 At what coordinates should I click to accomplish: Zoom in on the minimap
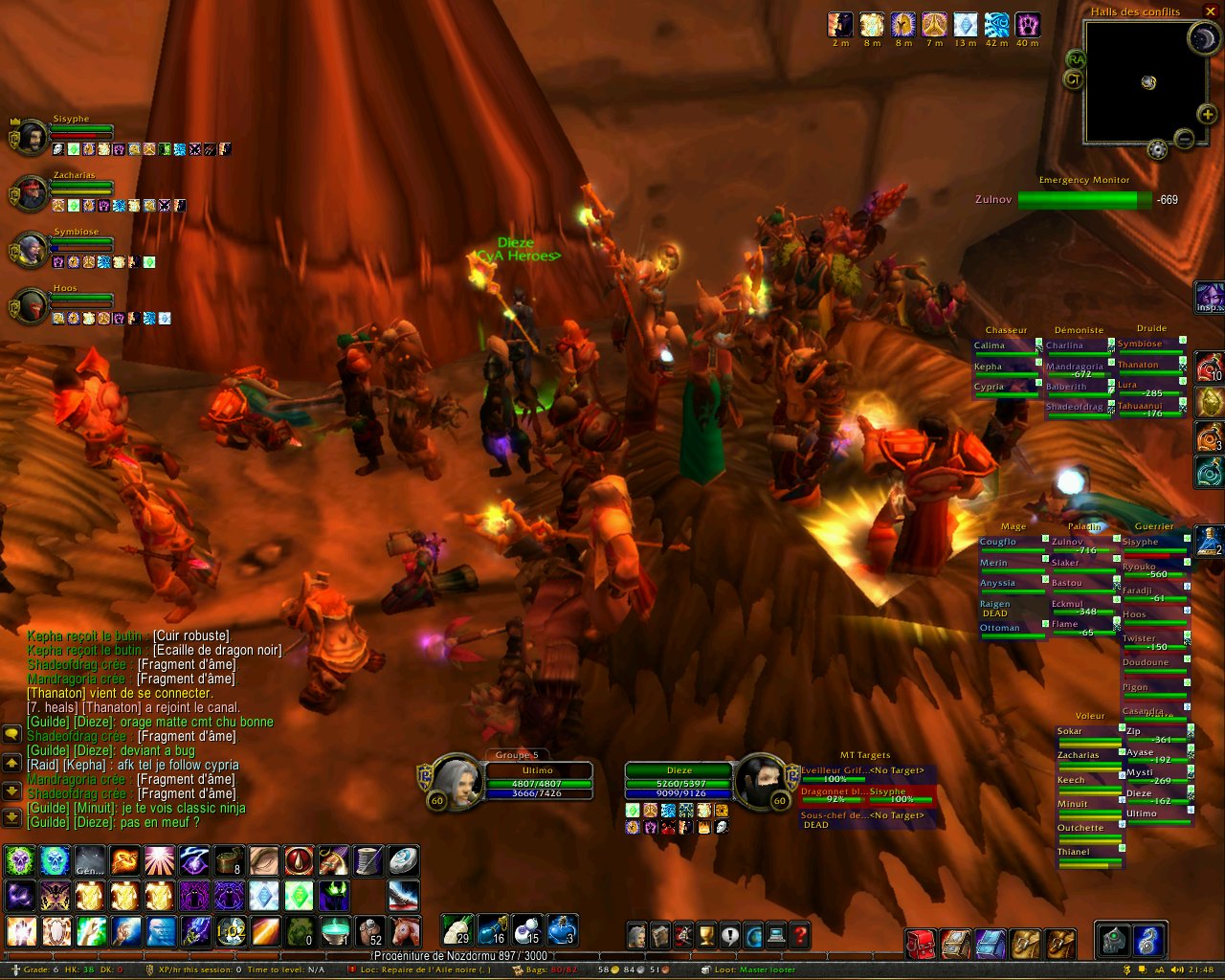1208,114
